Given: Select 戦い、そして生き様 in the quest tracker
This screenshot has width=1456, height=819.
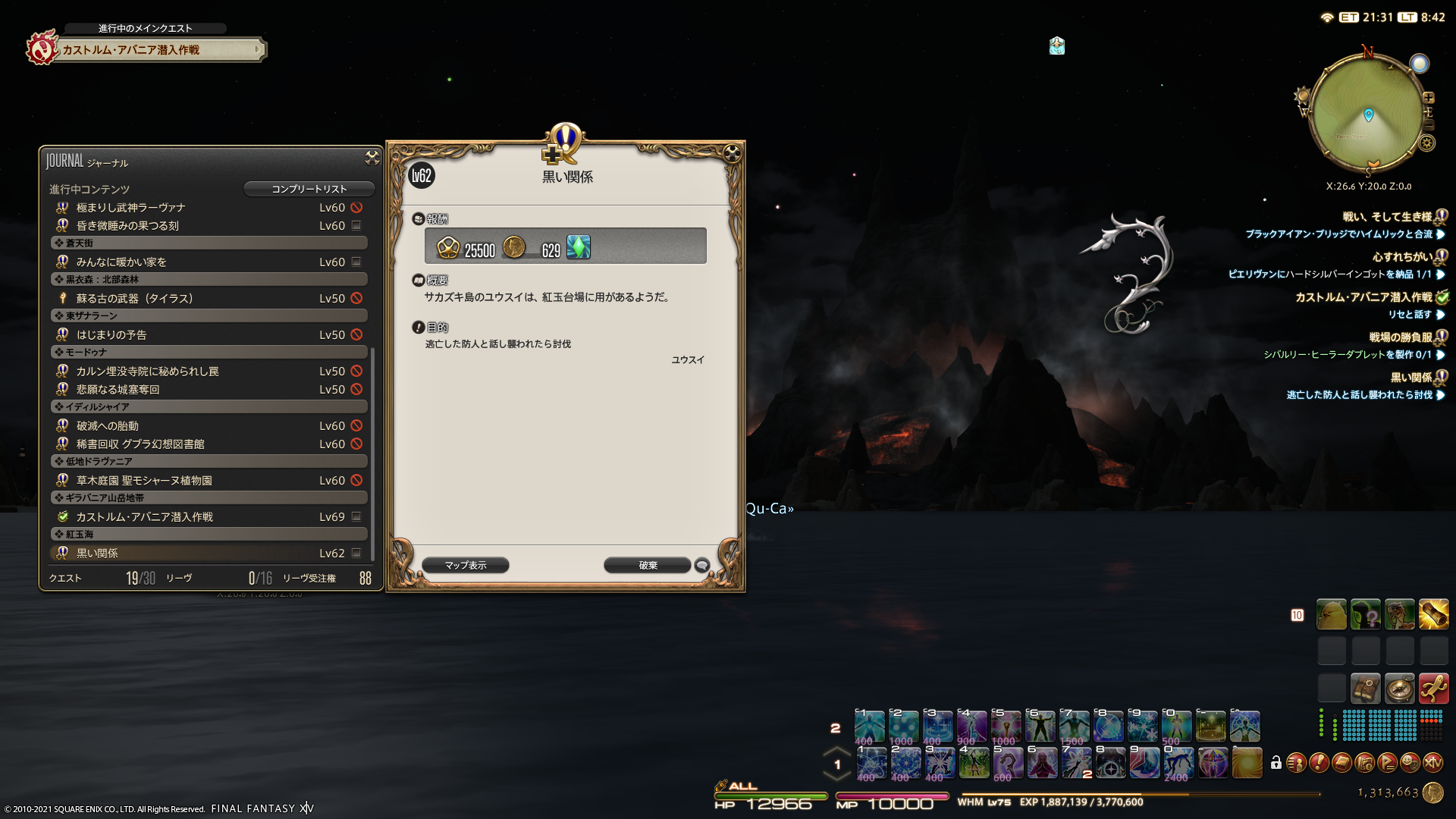Looking at the screenshot, I should pos(1386,217).
